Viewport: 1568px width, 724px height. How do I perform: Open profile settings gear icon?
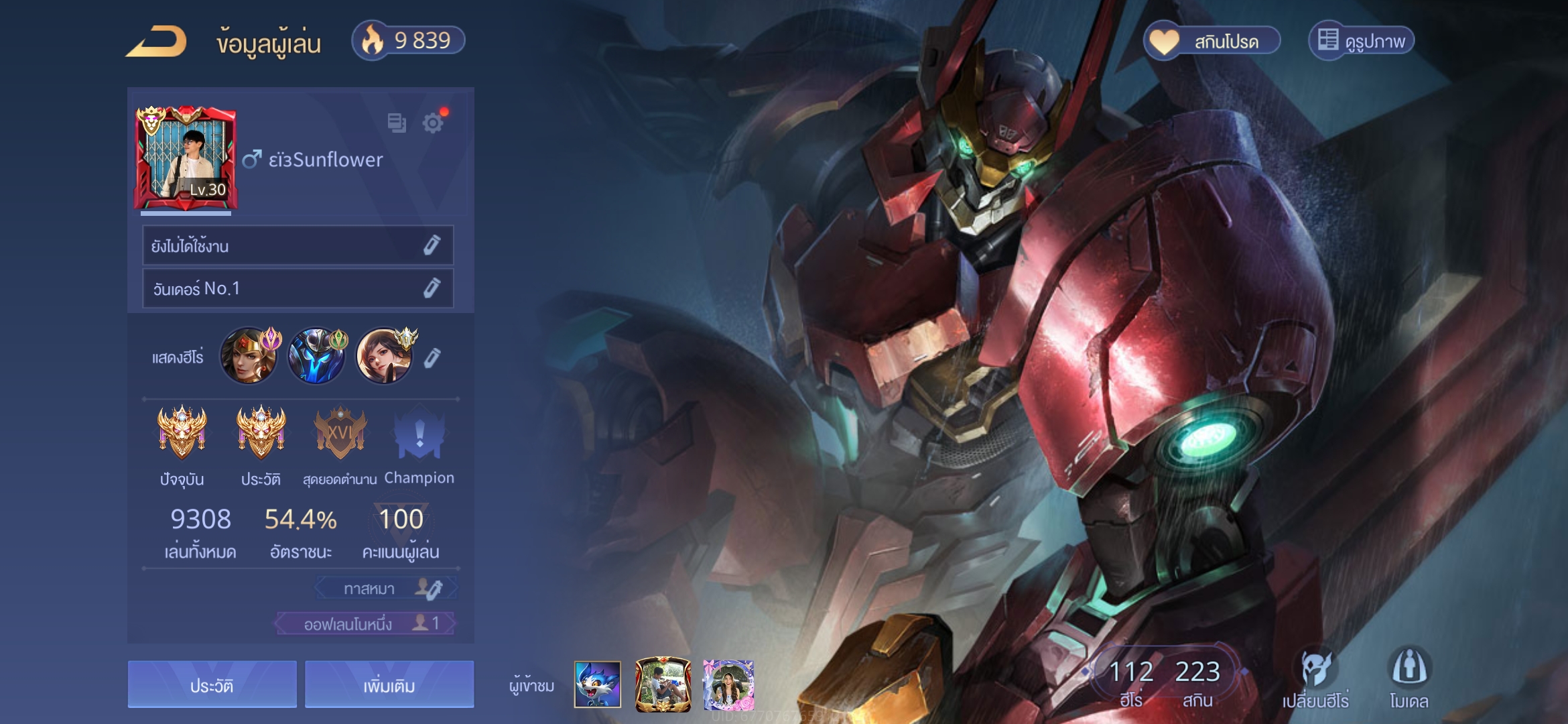tap(433, 123)
